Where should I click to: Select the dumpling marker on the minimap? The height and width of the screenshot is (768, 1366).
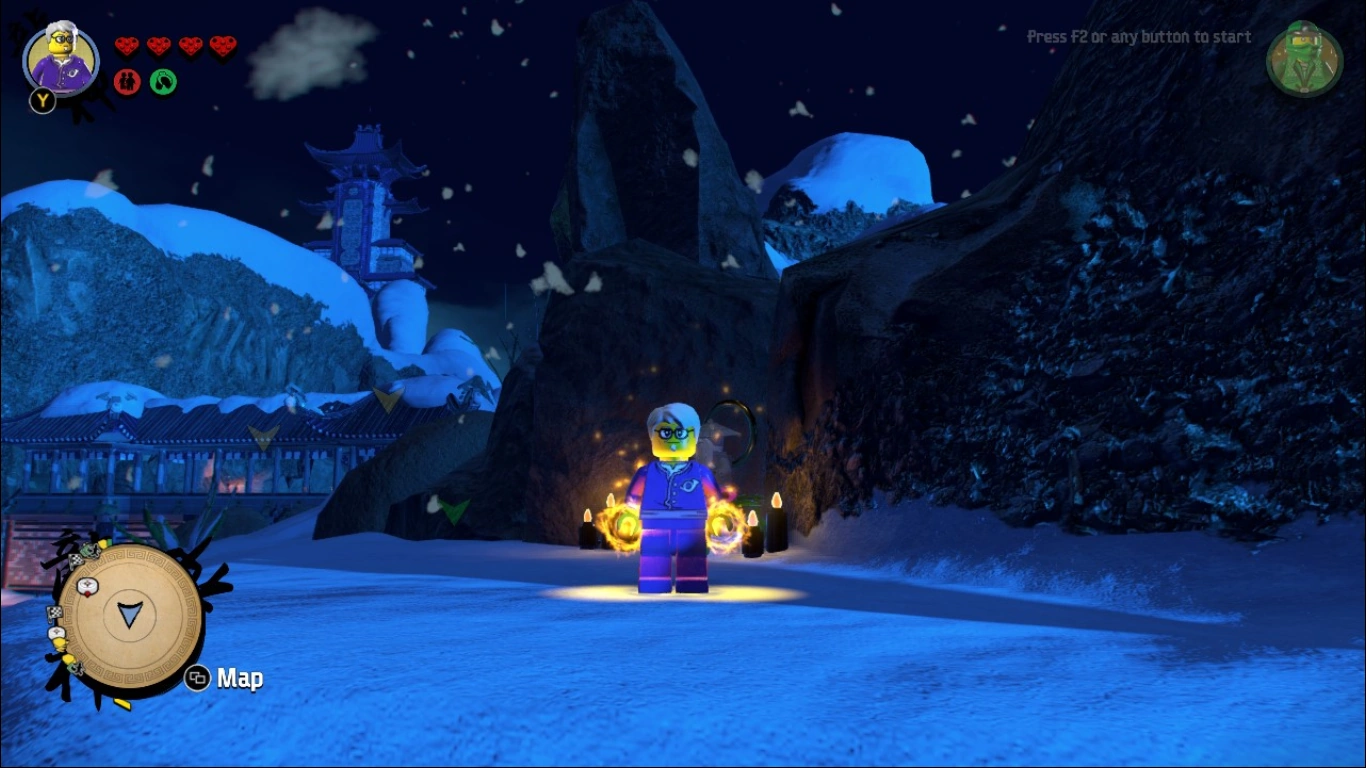point(87,586)
